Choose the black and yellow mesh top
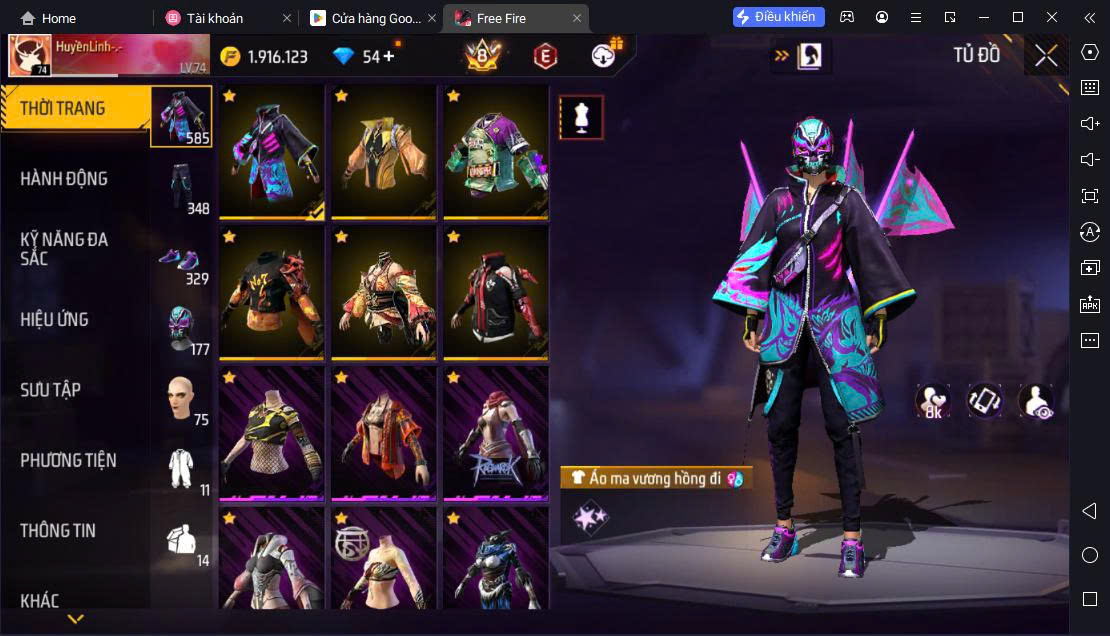 tap(272, 433)
